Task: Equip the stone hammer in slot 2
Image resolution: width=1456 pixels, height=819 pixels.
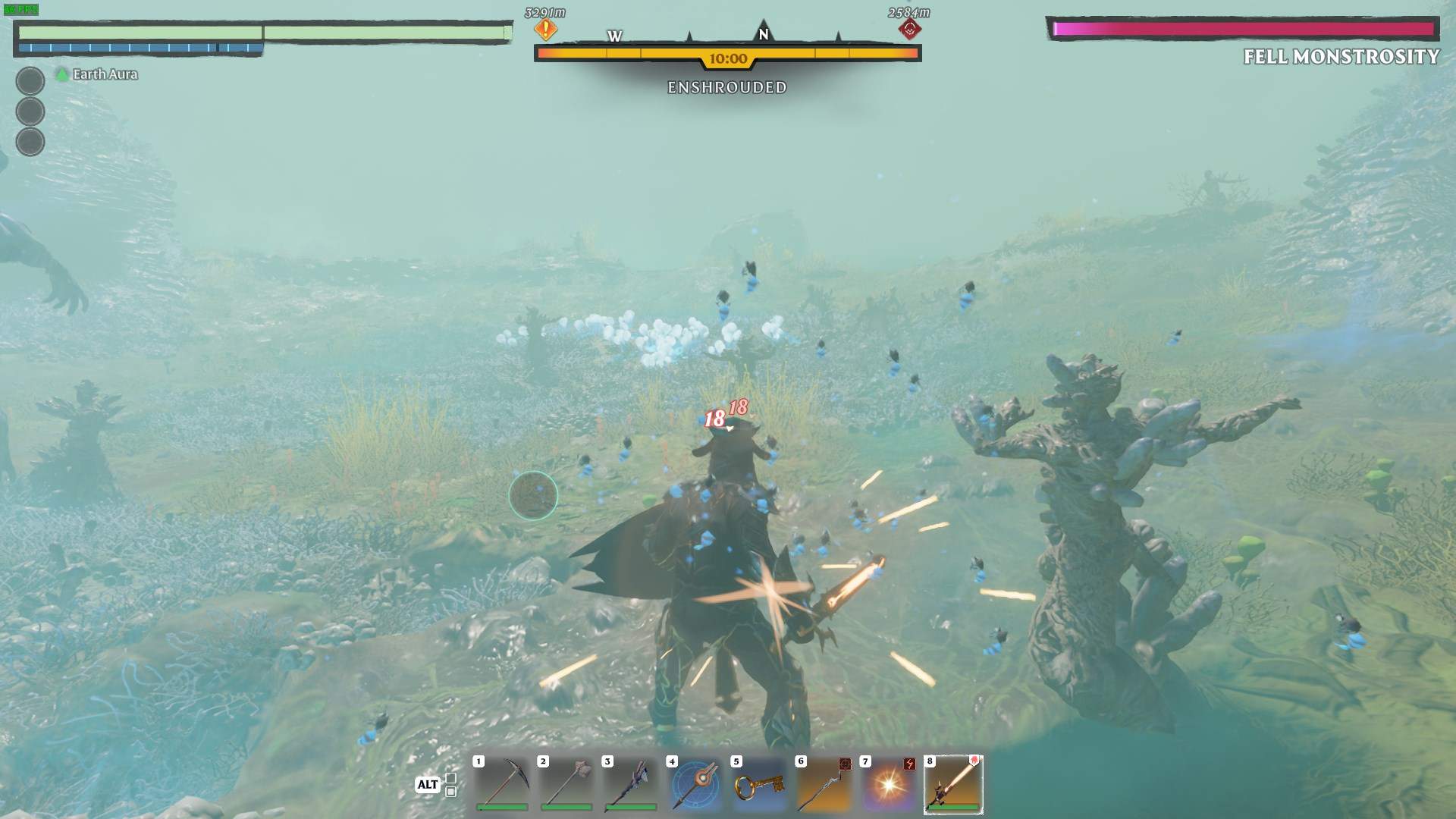Action: [566, 783]
